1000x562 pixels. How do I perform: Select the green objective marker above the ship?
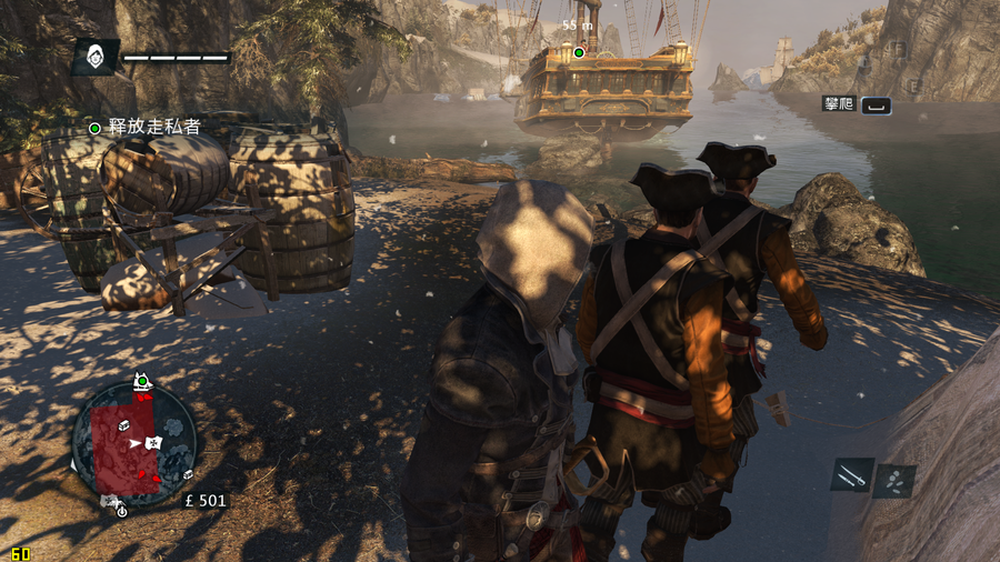578,52
